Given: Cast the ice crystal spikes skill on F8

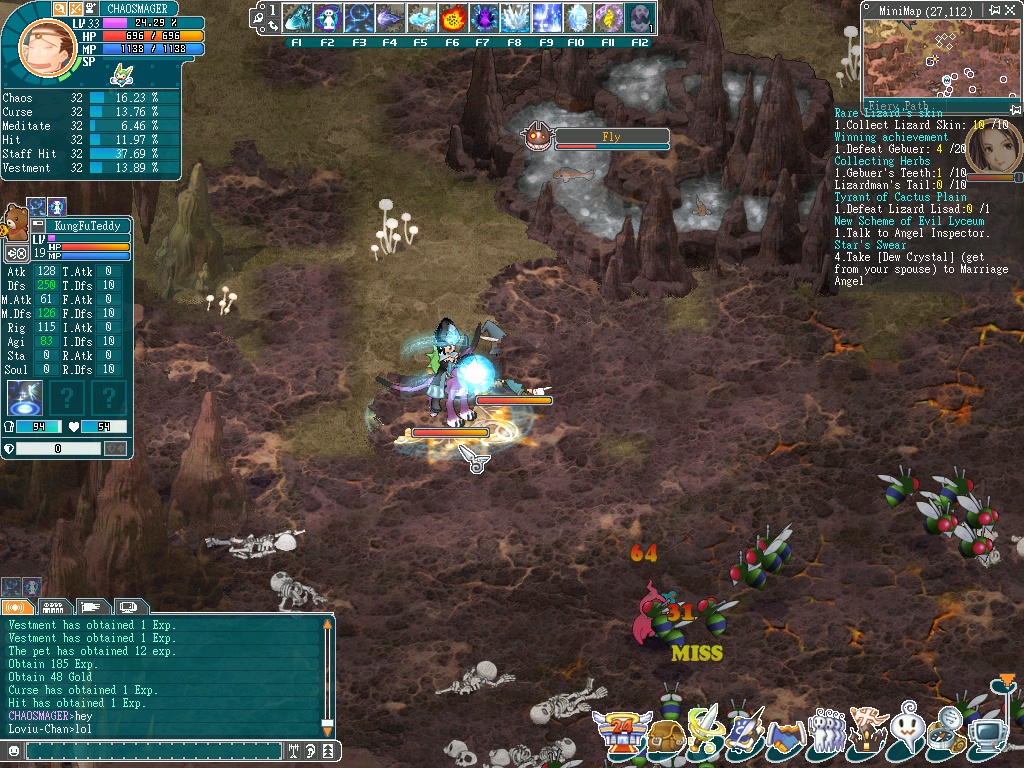Looking at the screenshot, I should (x=514, y=18).
